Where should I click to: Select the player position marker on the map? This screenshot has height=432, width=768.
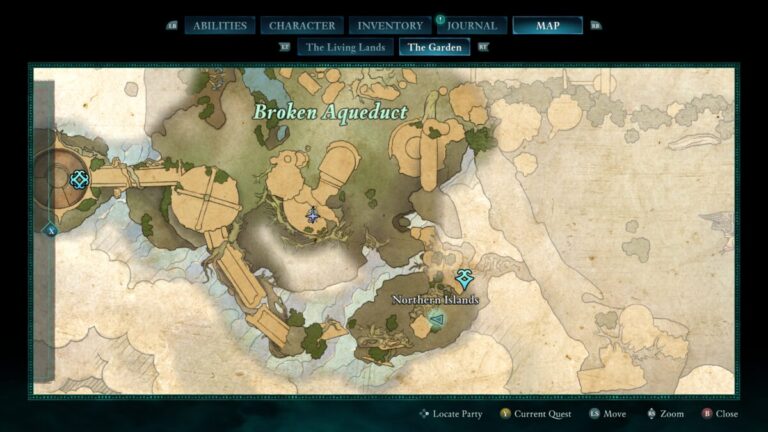[x=313, y=214]
